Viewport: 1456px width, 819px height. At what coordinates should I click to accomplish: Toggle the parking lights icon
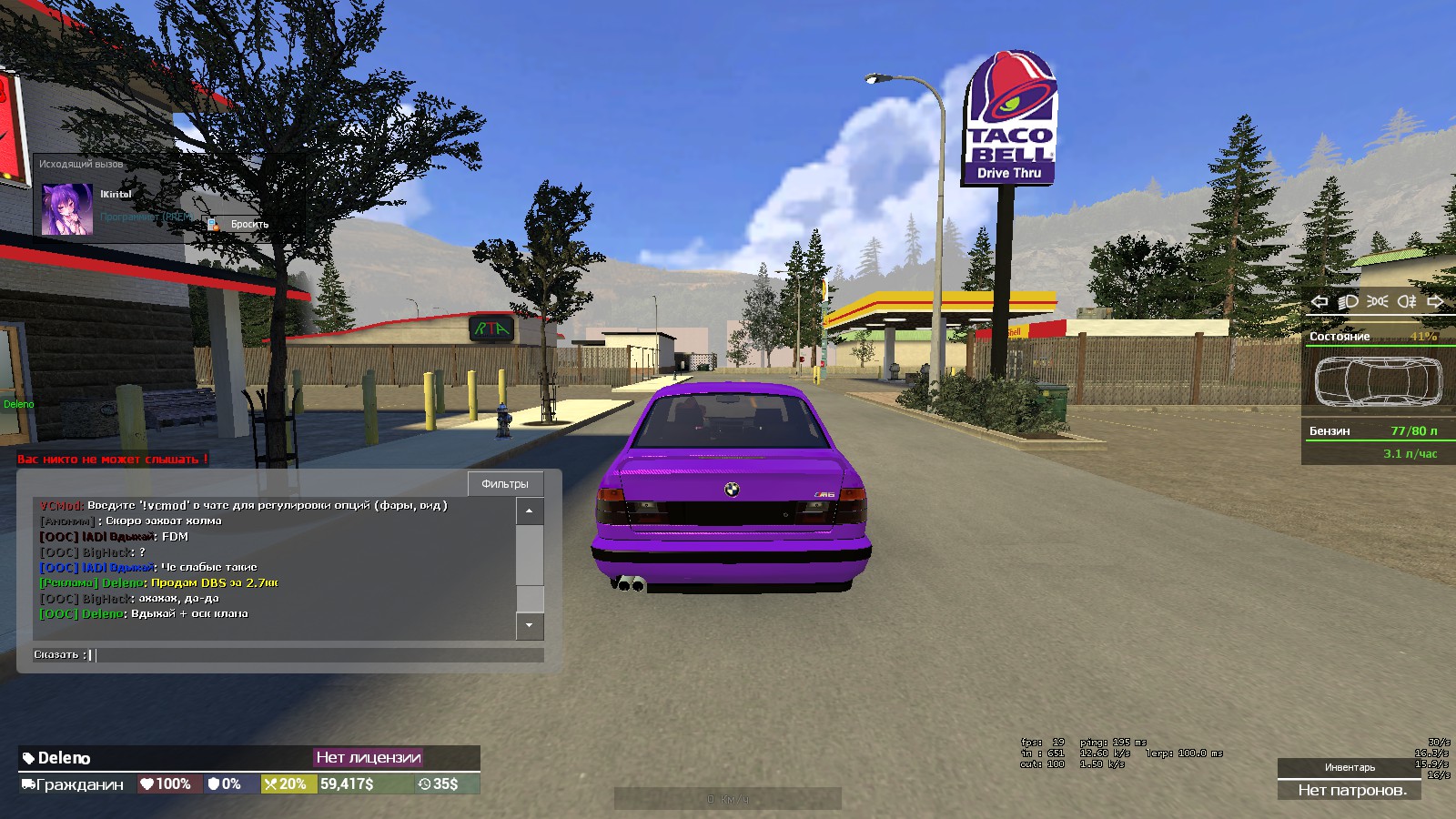point(1378,301)
